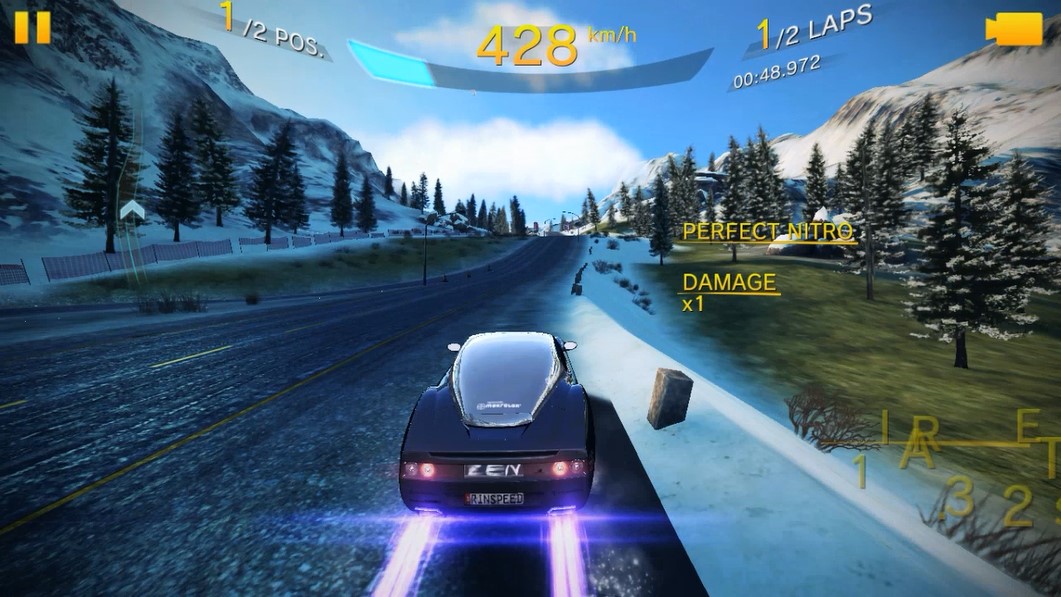This screenshot has width=1061, height=597.
Task: Switch camera view using the camera icon
Action: click(1012, 29)
